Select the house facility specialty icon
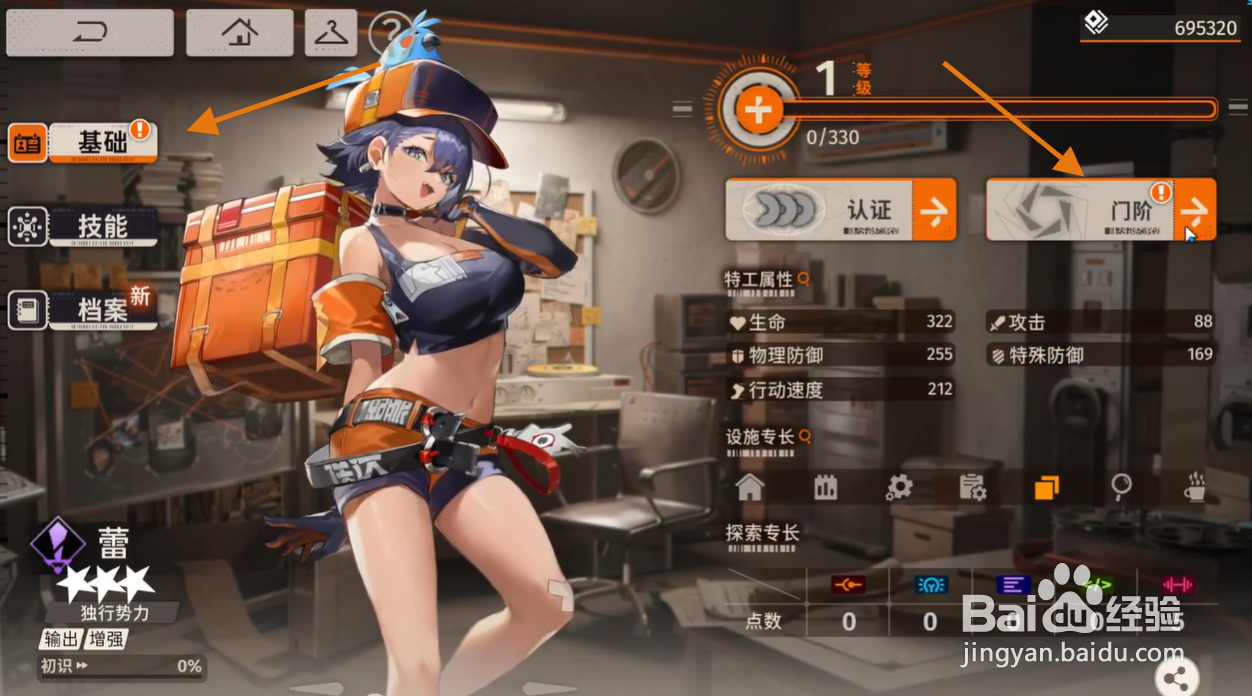The height and width of the screenshot is (696, 1252). click(749, 488)
